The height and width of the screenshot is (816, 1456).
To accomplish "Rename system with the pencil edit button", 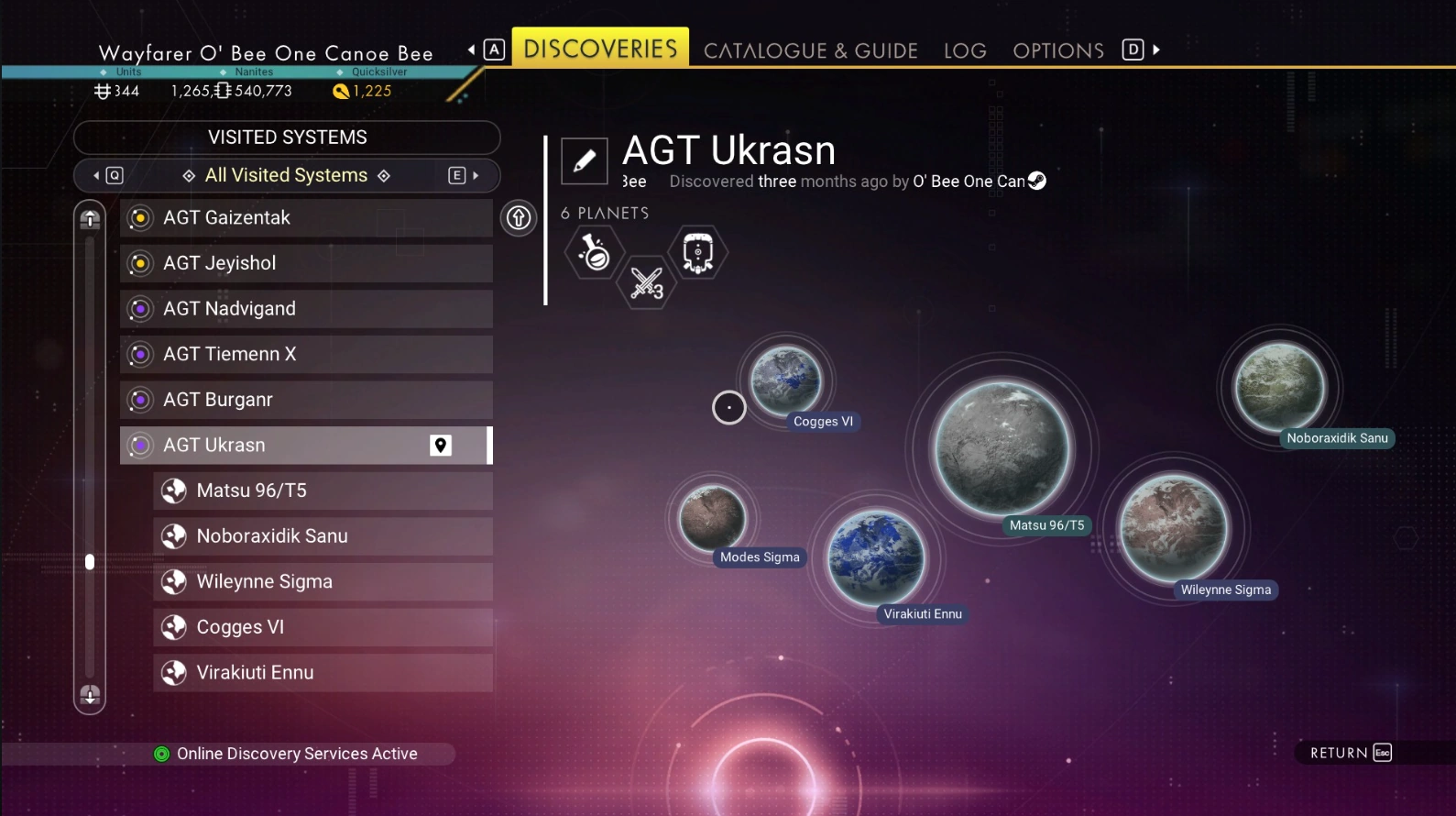I will coord(585,161).
